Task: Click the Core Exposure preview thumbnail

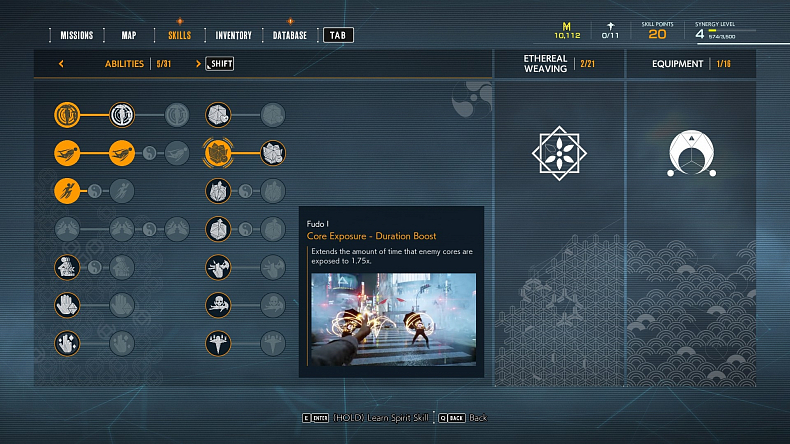Action: pyautogui.click(x=392, y=319)
